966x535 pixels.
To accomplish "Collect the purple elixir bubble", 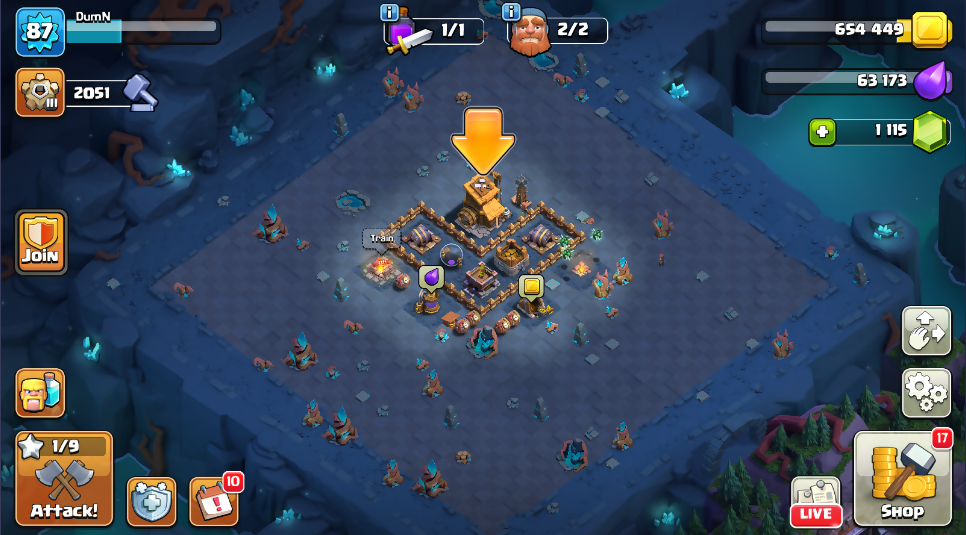I will coord(431,277).
